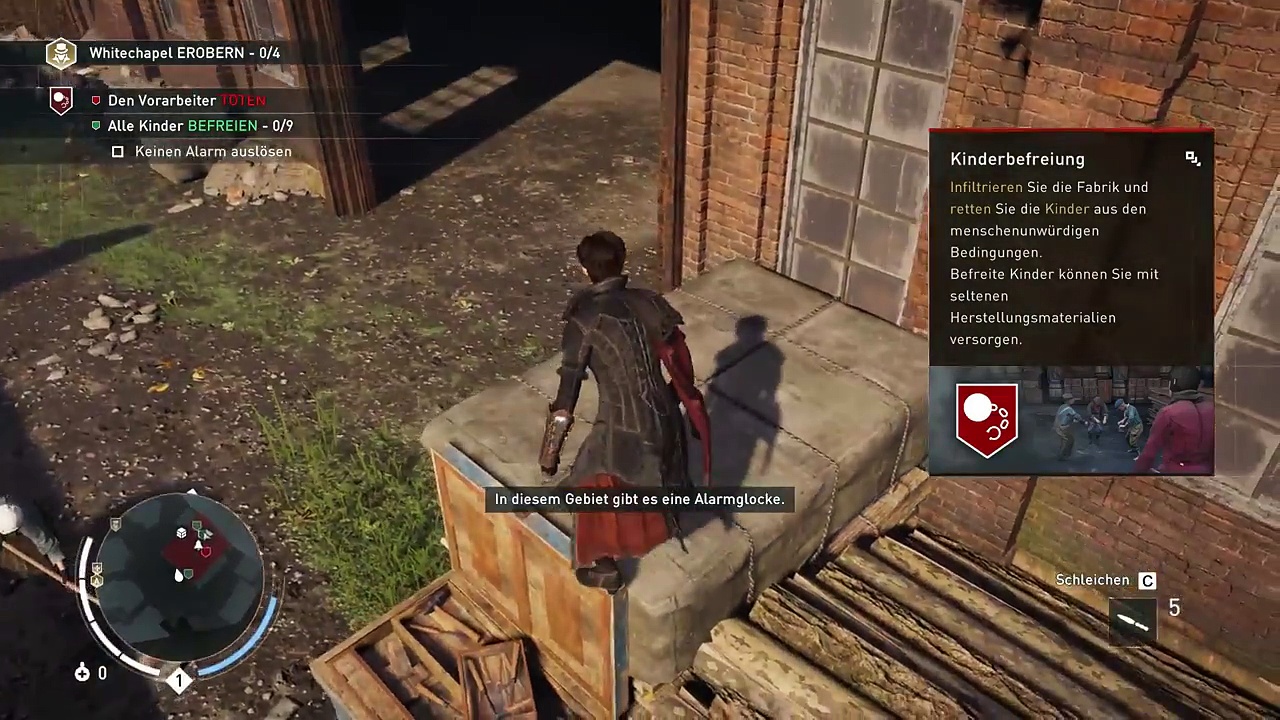This screenshot has width=1280, height=720.
Task: Click the gang hat icon beside Whitechapel
Action: pyautogui.click(x=61, y=53)
